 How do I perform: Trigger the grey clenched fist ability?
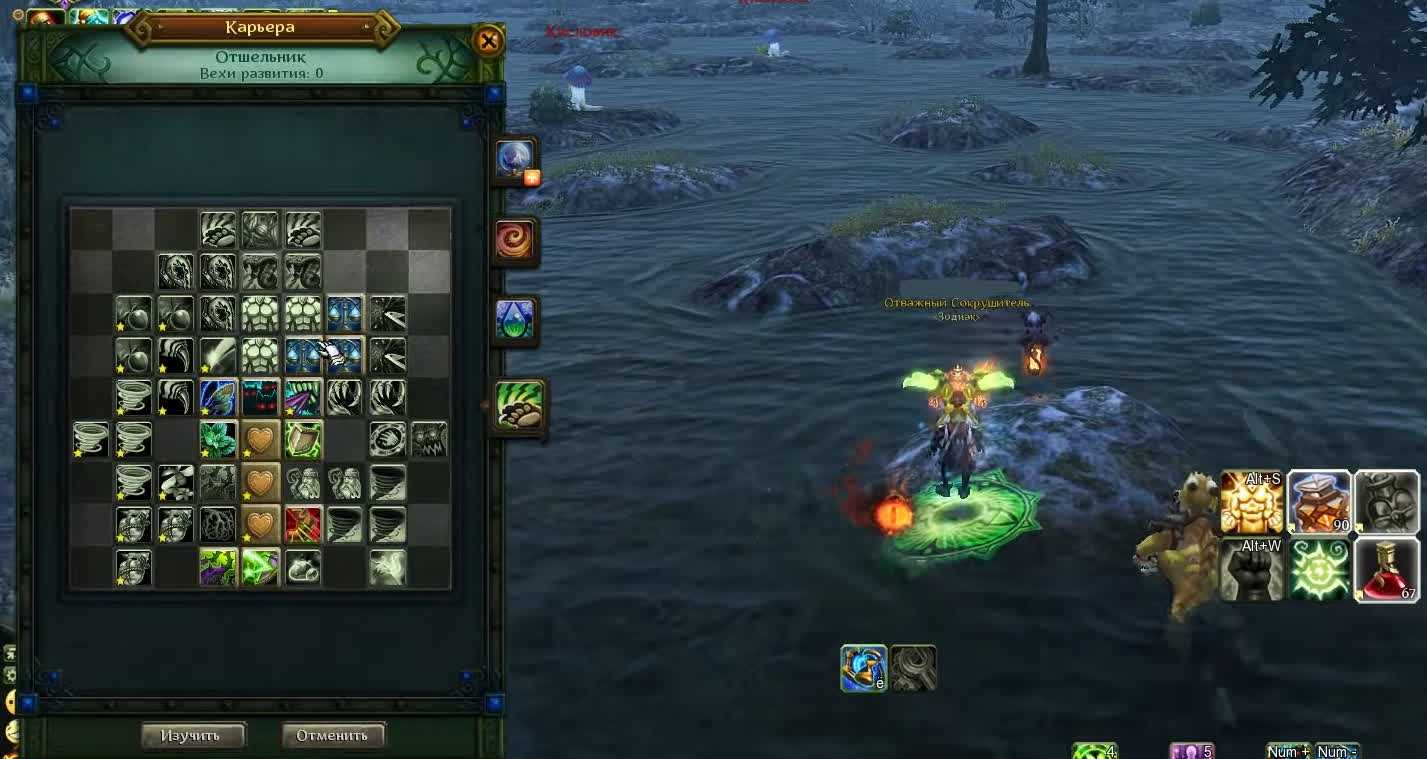point(1251,570)
